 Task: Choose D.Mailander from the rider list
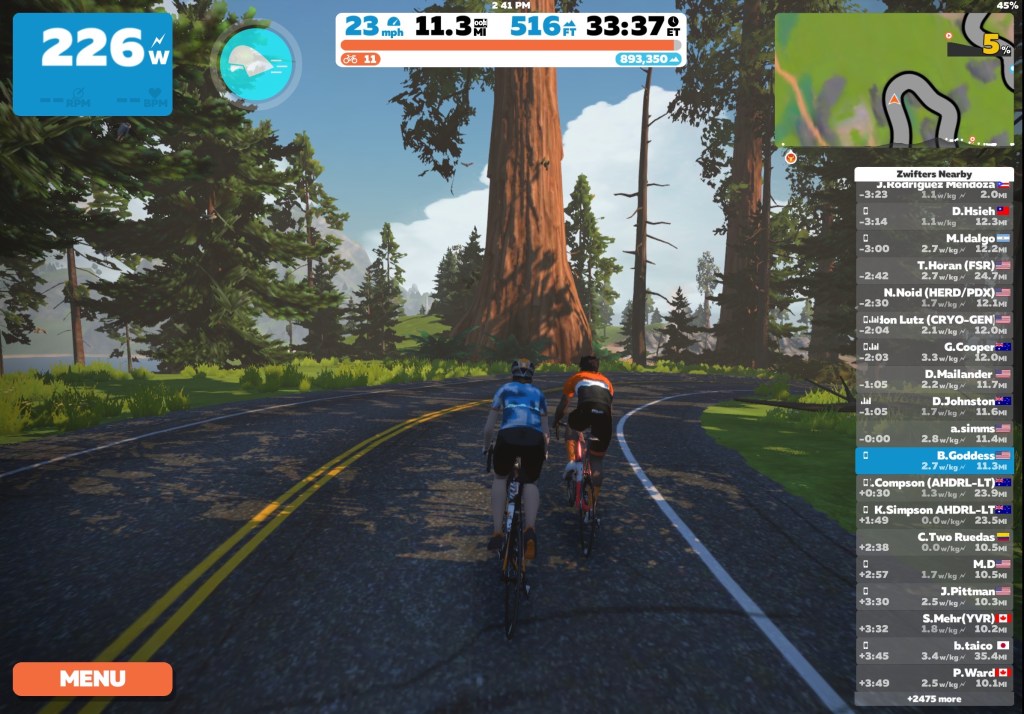(x=934, y=378)
